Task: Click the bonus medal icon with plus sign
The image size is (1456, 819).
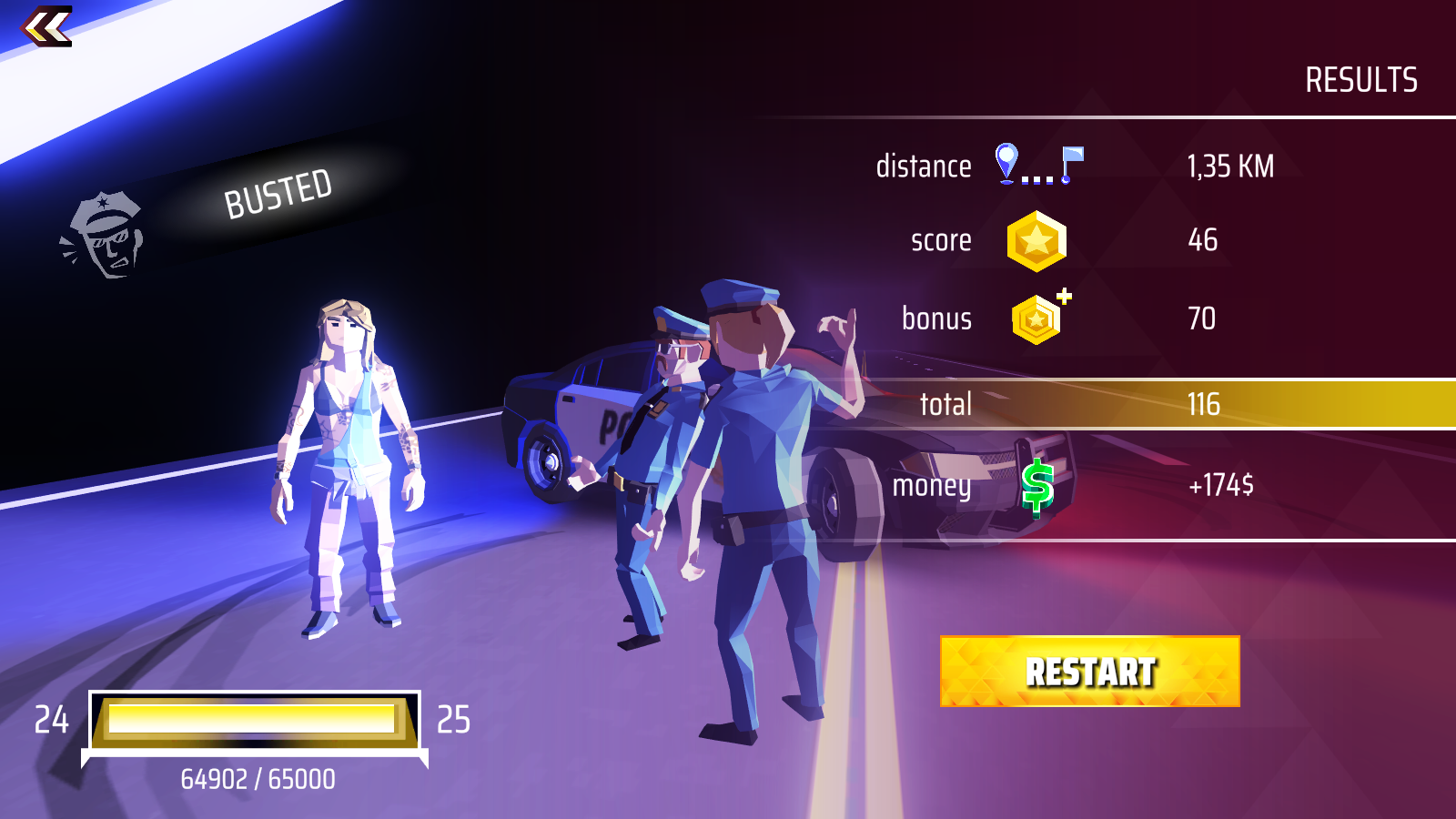Action: coord(1036,318)
